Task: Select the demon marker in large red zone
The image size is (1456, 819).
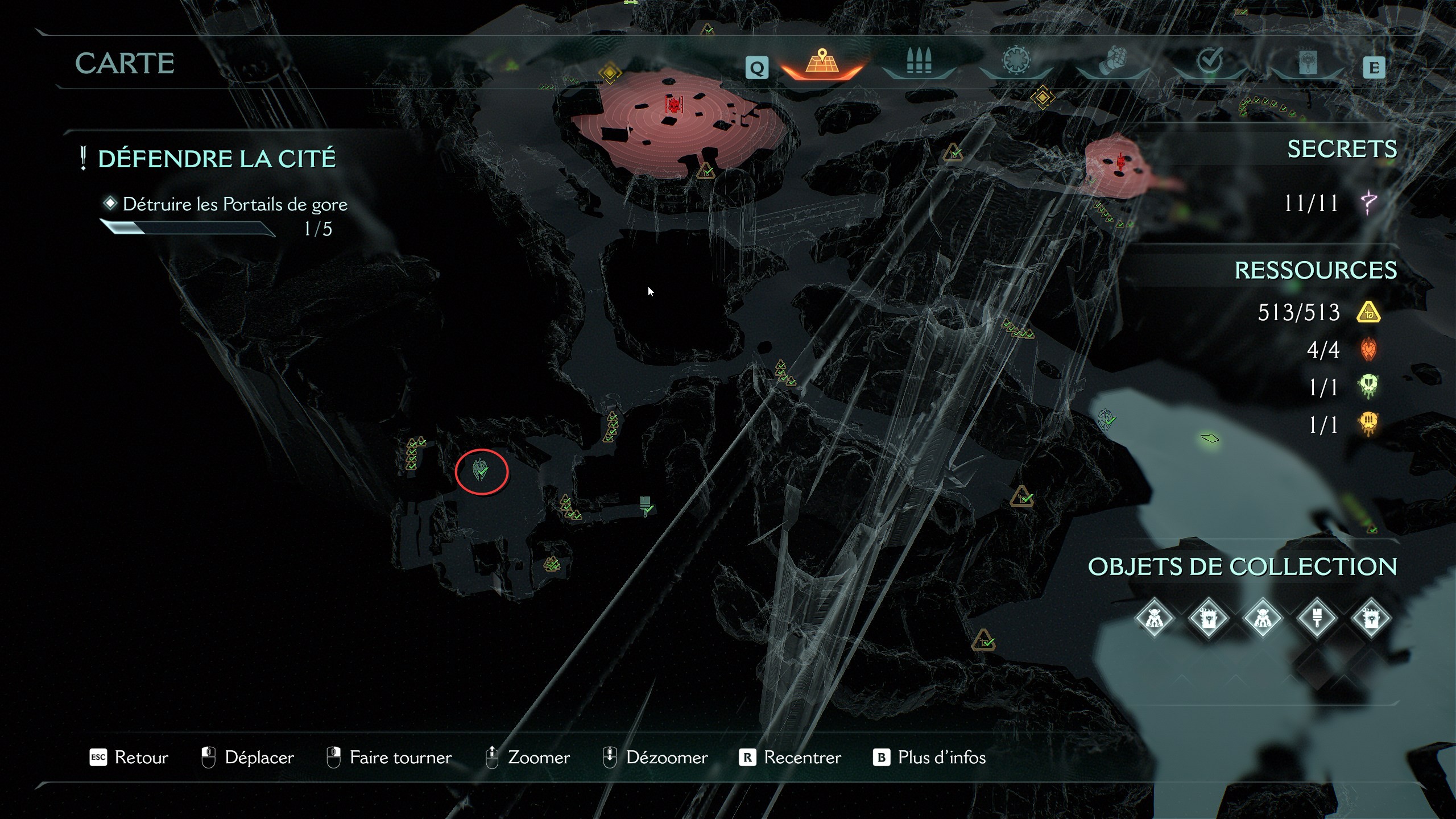Action: [673, 105]
